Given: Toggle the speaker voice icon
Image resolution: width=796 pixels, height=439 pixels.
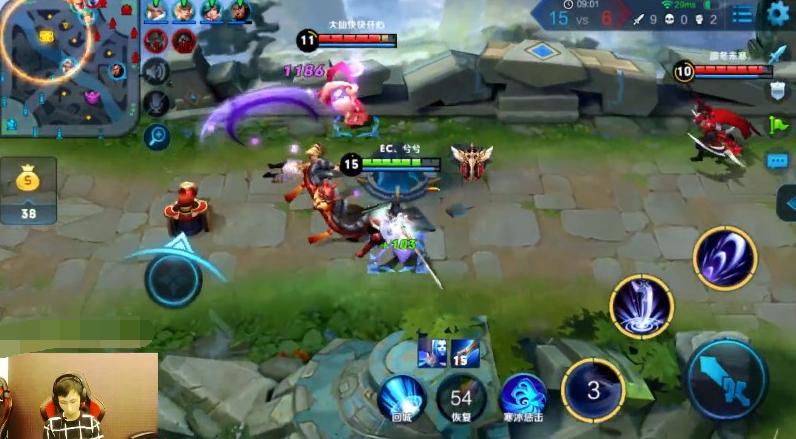Looking at the screenshot, I should tap(155, 71).
